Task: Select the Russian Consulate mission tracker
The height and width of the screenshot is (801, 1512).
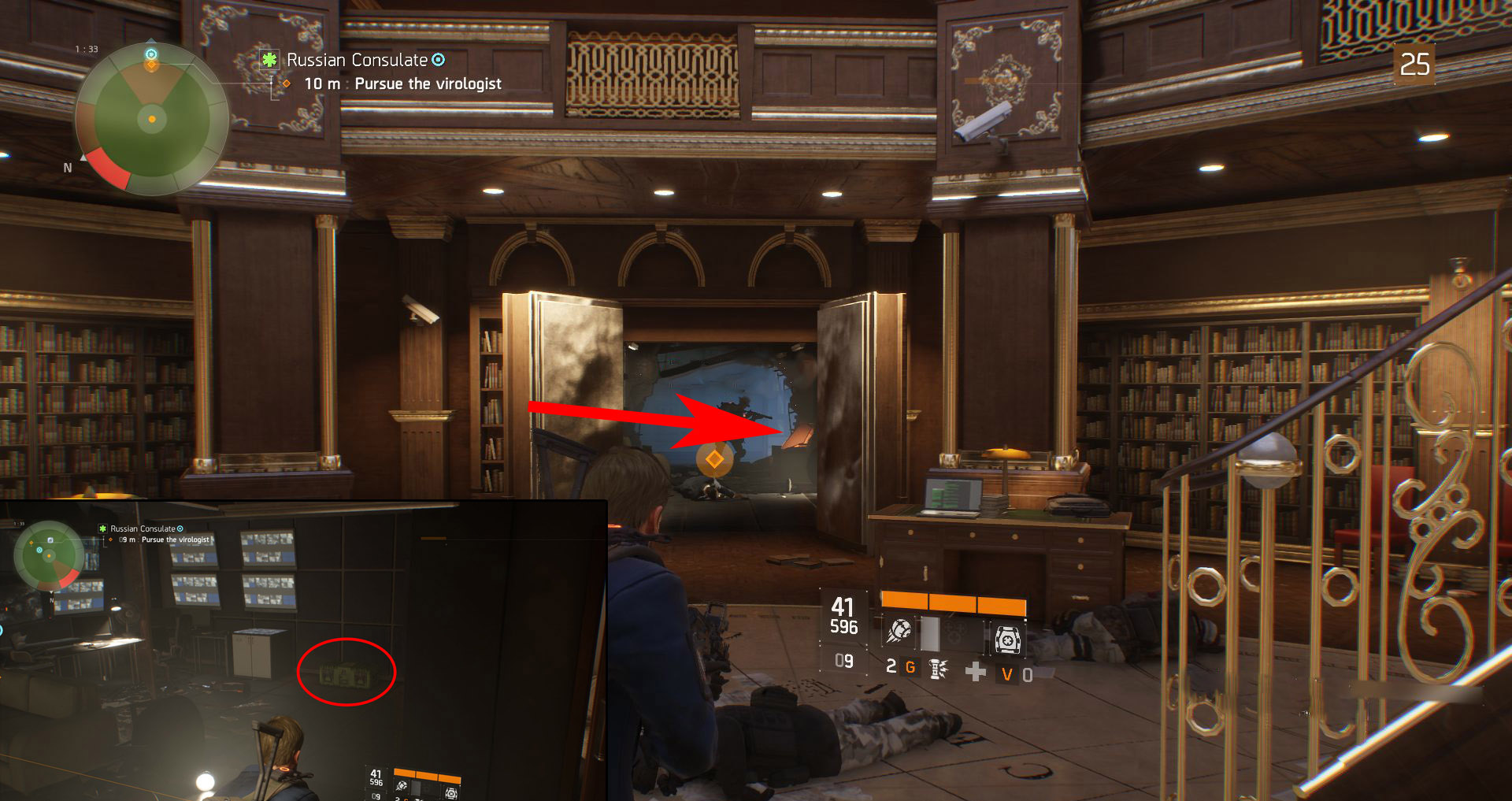Action: click(x=357, y=60)
